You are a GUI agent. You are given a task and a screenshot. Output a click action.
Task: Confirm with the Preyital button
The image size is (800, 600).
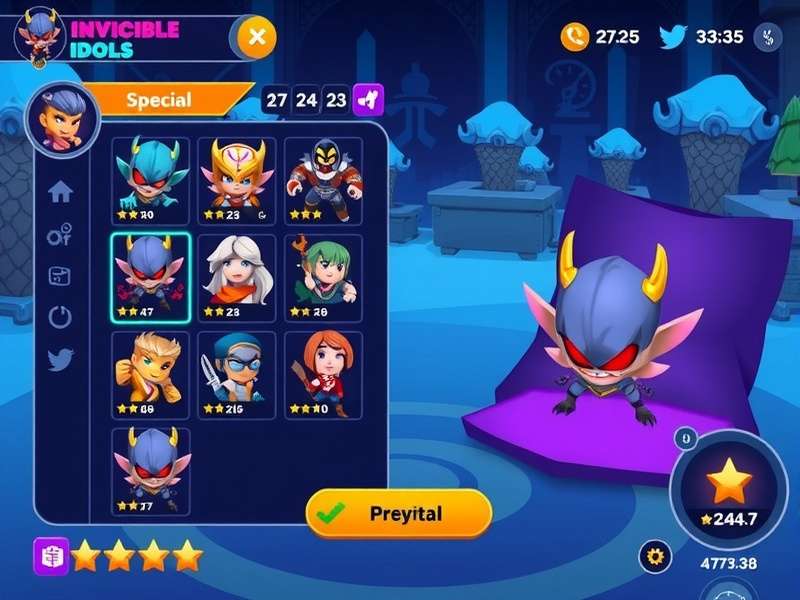pos(399,514)
